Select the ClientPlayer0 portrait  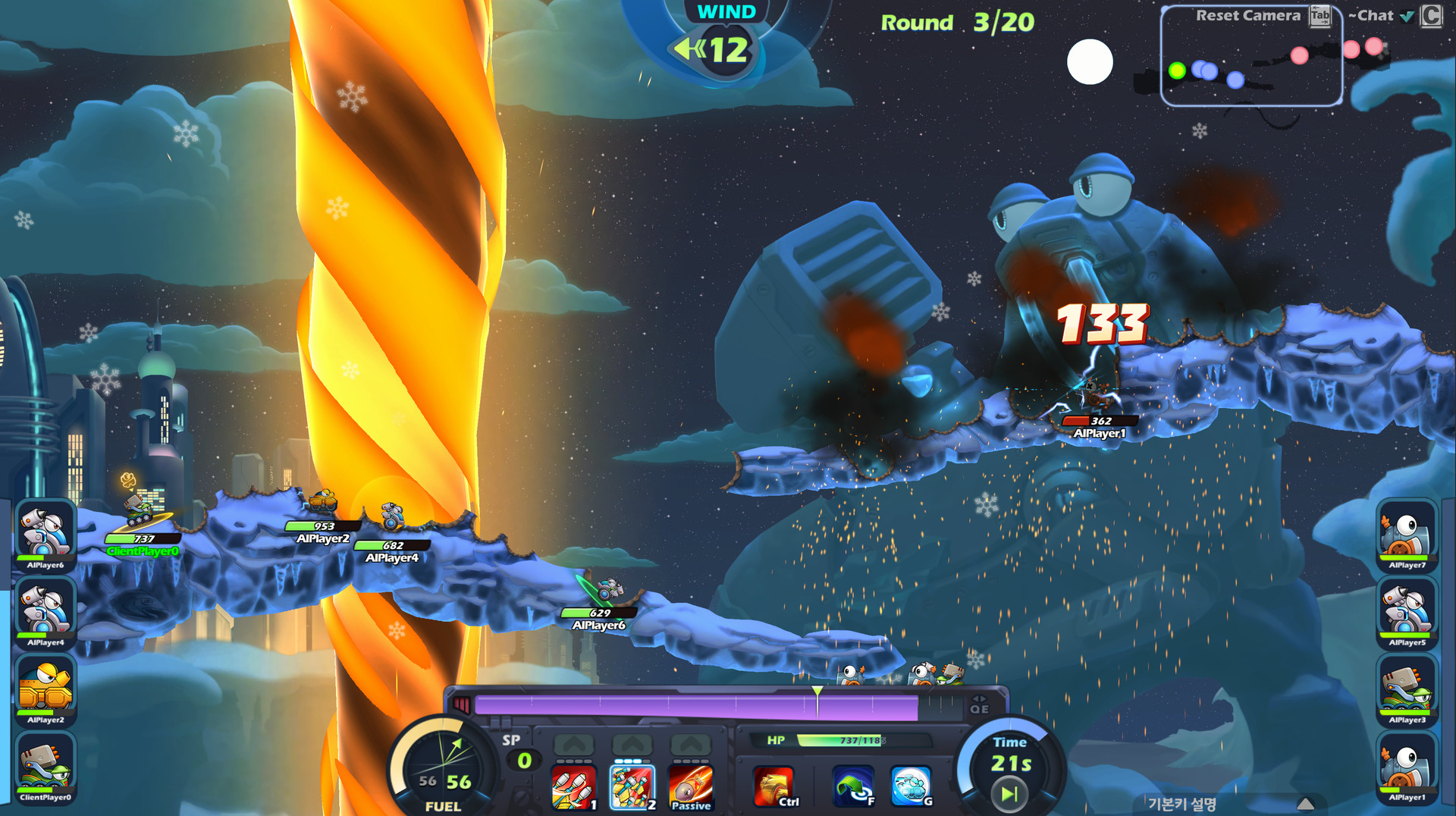coord(45,765)
